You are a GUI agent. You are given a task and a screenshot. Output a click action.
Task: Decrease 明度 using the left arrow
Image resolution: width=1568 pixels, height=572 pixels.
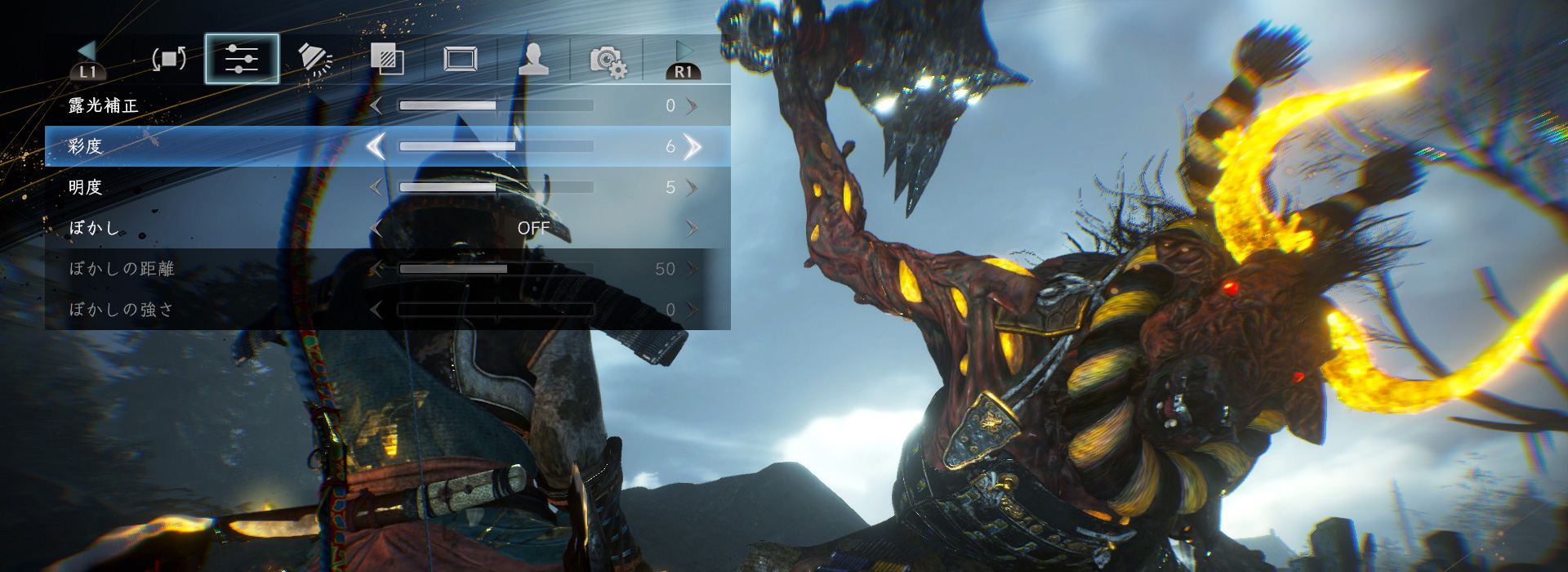pos(376,187)
